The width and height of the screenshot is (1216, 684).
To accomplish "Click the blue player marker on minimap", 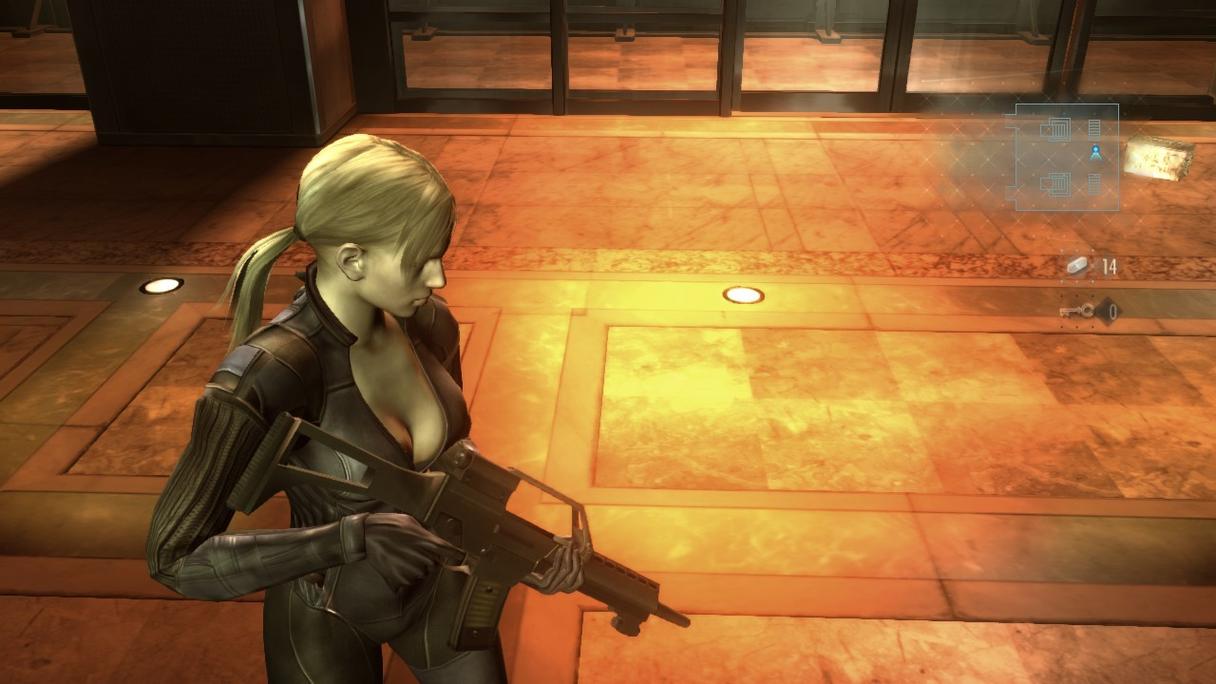I will (x=1096, y=152).
